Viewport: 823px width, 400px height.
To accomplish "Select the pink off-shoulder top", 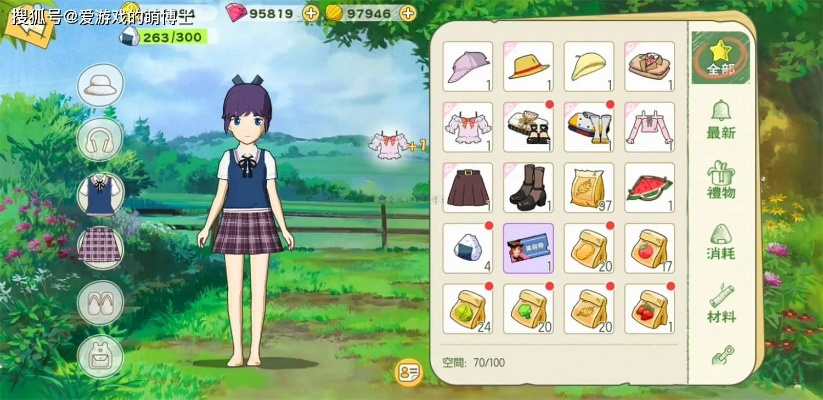I will pyautogui.click(x=650, y=127).
